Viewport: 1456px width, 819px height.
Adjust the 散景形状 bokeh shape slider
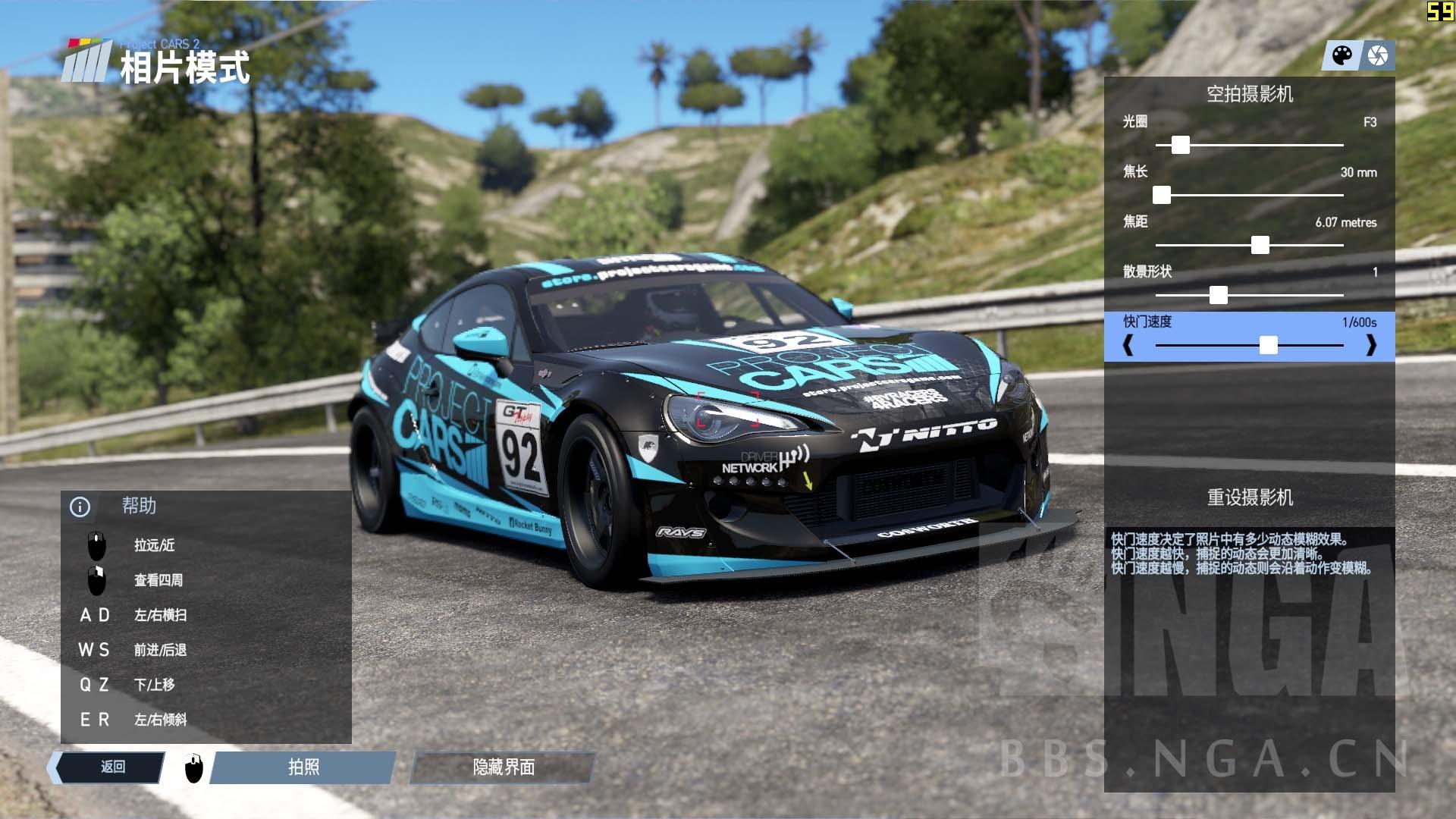tap(1218, 295)
